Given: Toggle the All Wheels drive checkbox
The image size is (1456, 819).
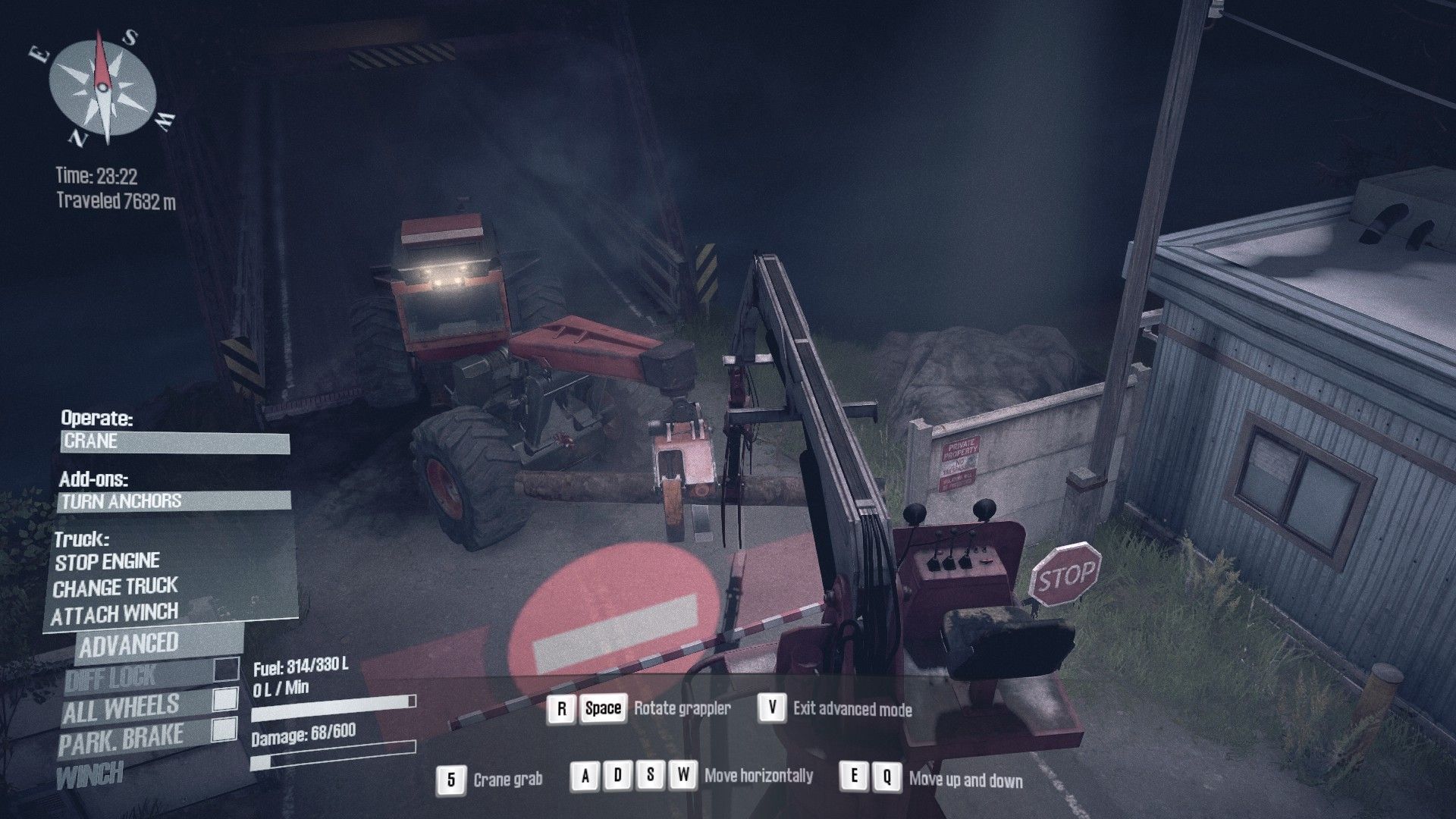Looking at the screenshot, I should coord(225,700).
